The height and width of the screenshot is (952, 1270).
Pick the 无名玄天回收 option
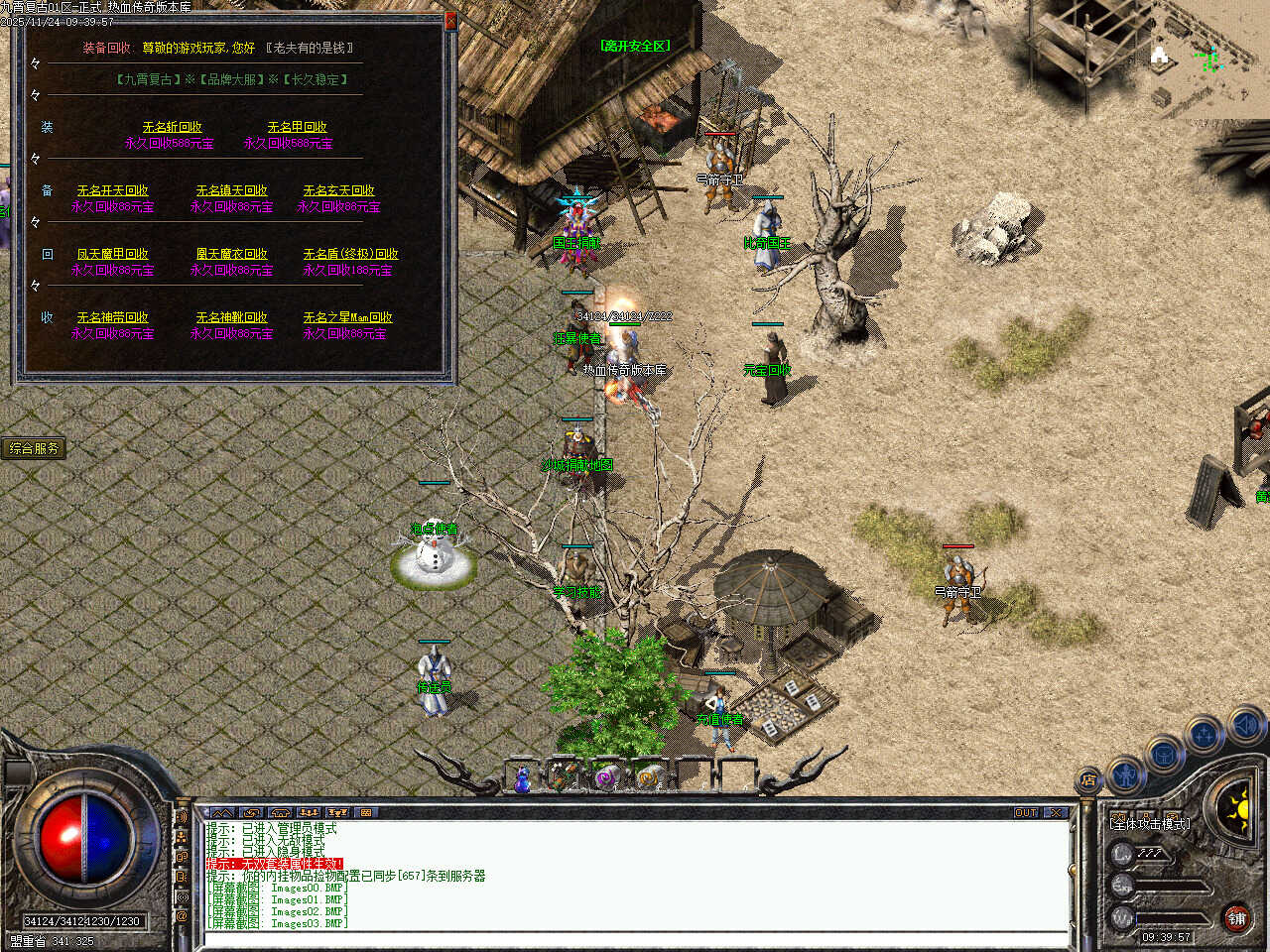pyautogui.click(x=338, y=190)
